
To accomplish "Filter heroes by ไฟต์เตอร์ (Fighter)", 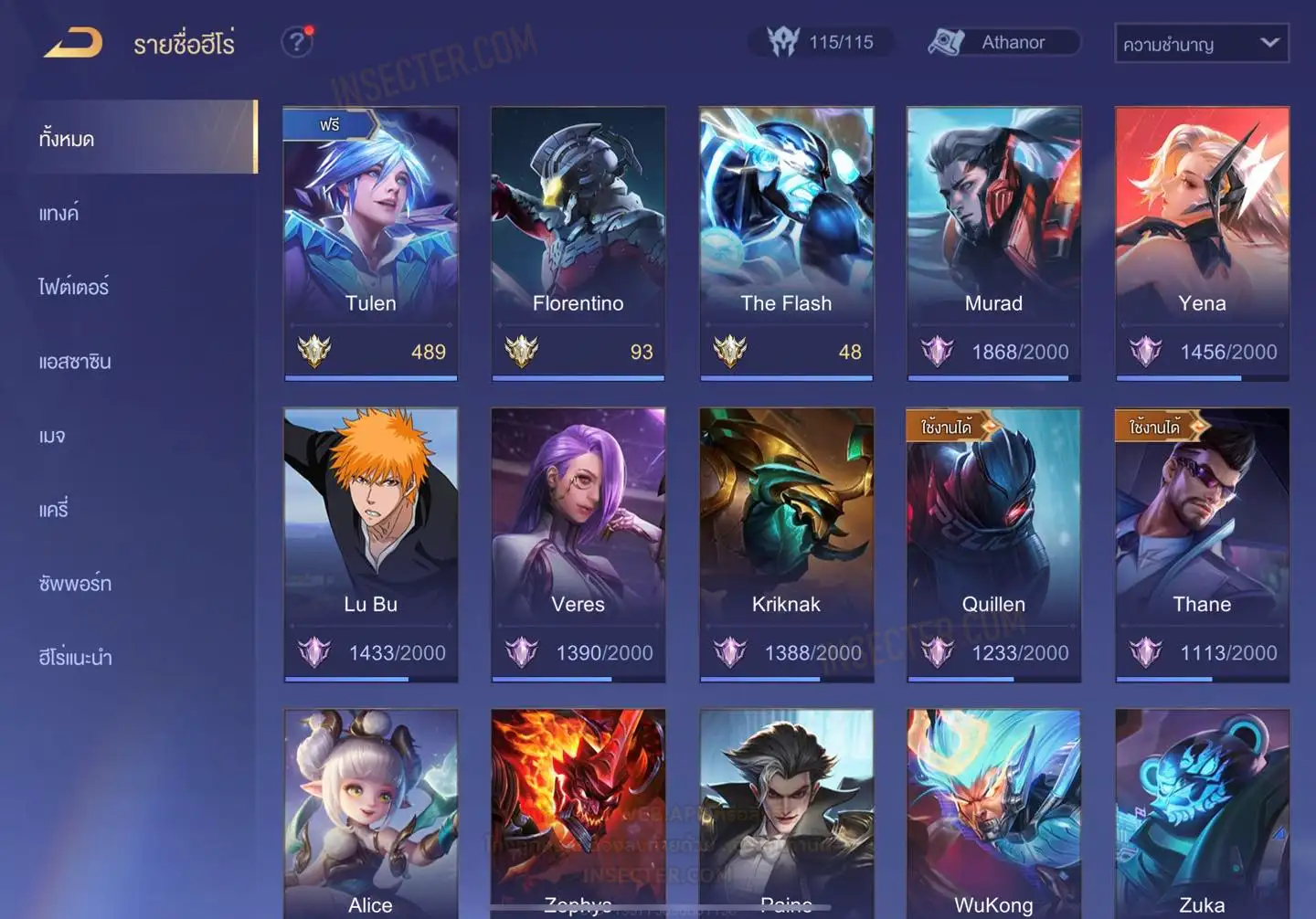I will tap(73, 287).
